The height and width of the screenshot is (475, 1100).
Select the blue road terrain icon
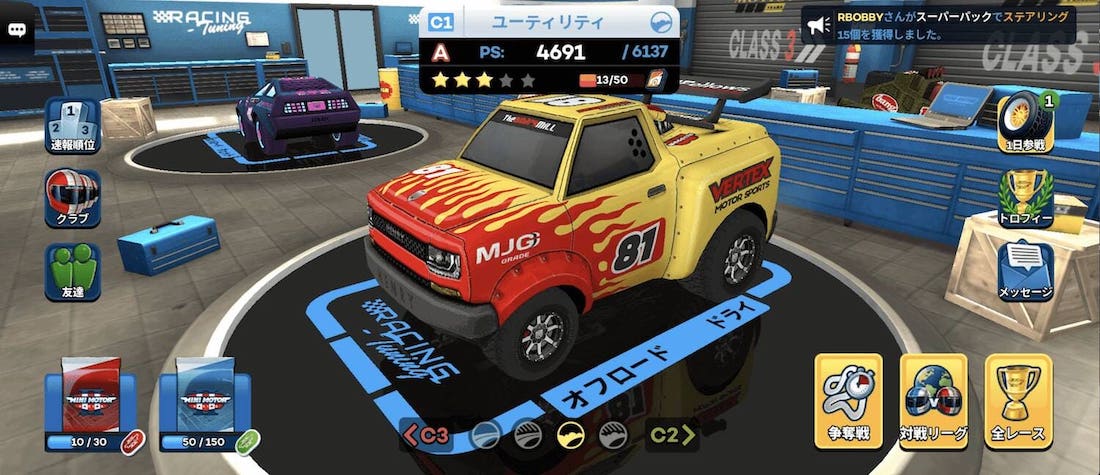point(486,434)
